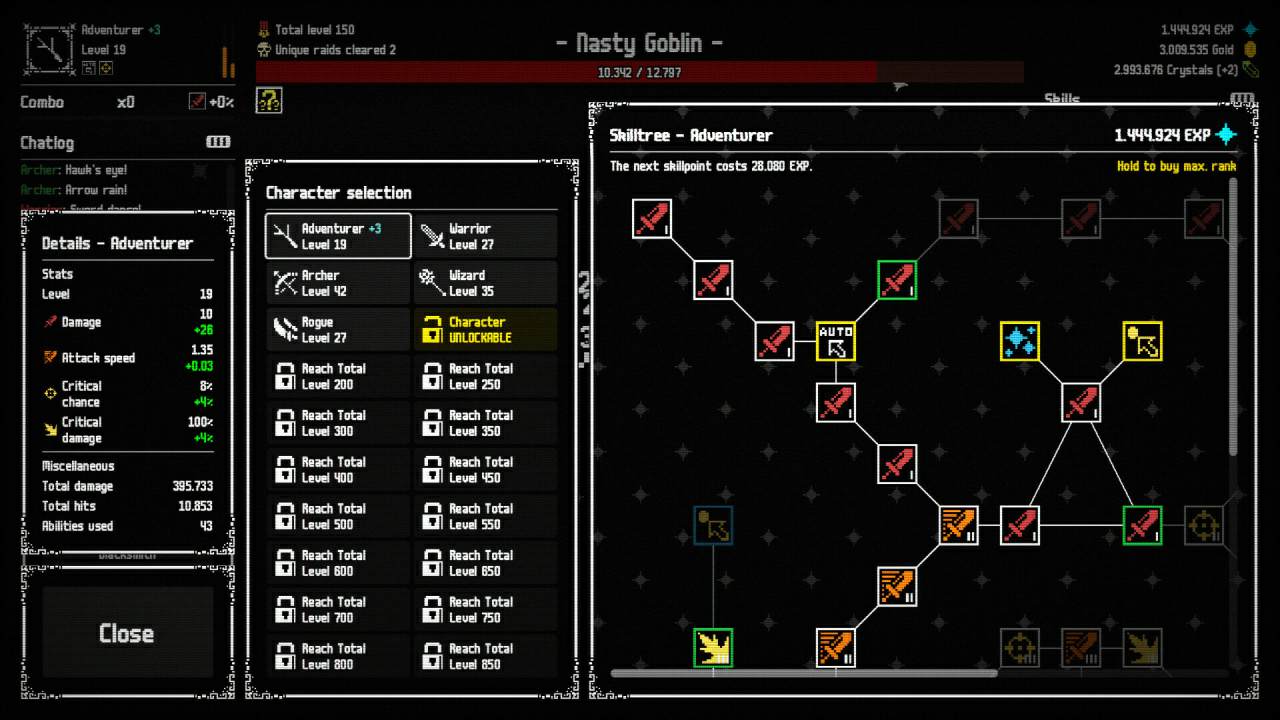Toggle the combo checkbox
The width and height of the screenshot is (1280, 720).
point(197,102)
